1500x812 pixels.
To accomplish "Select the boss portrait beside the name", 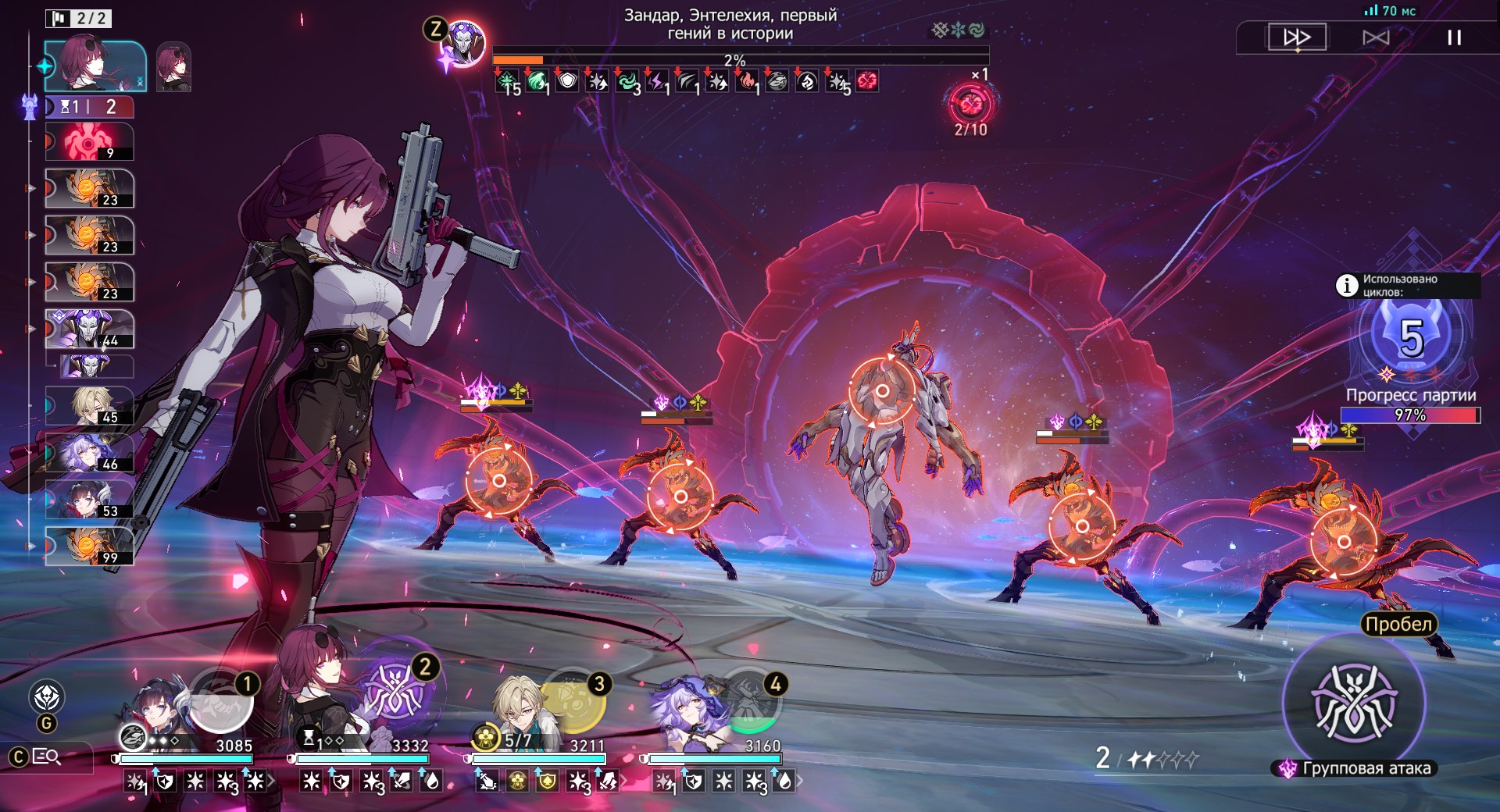I will pyautogui.click(x=465, y=44).
